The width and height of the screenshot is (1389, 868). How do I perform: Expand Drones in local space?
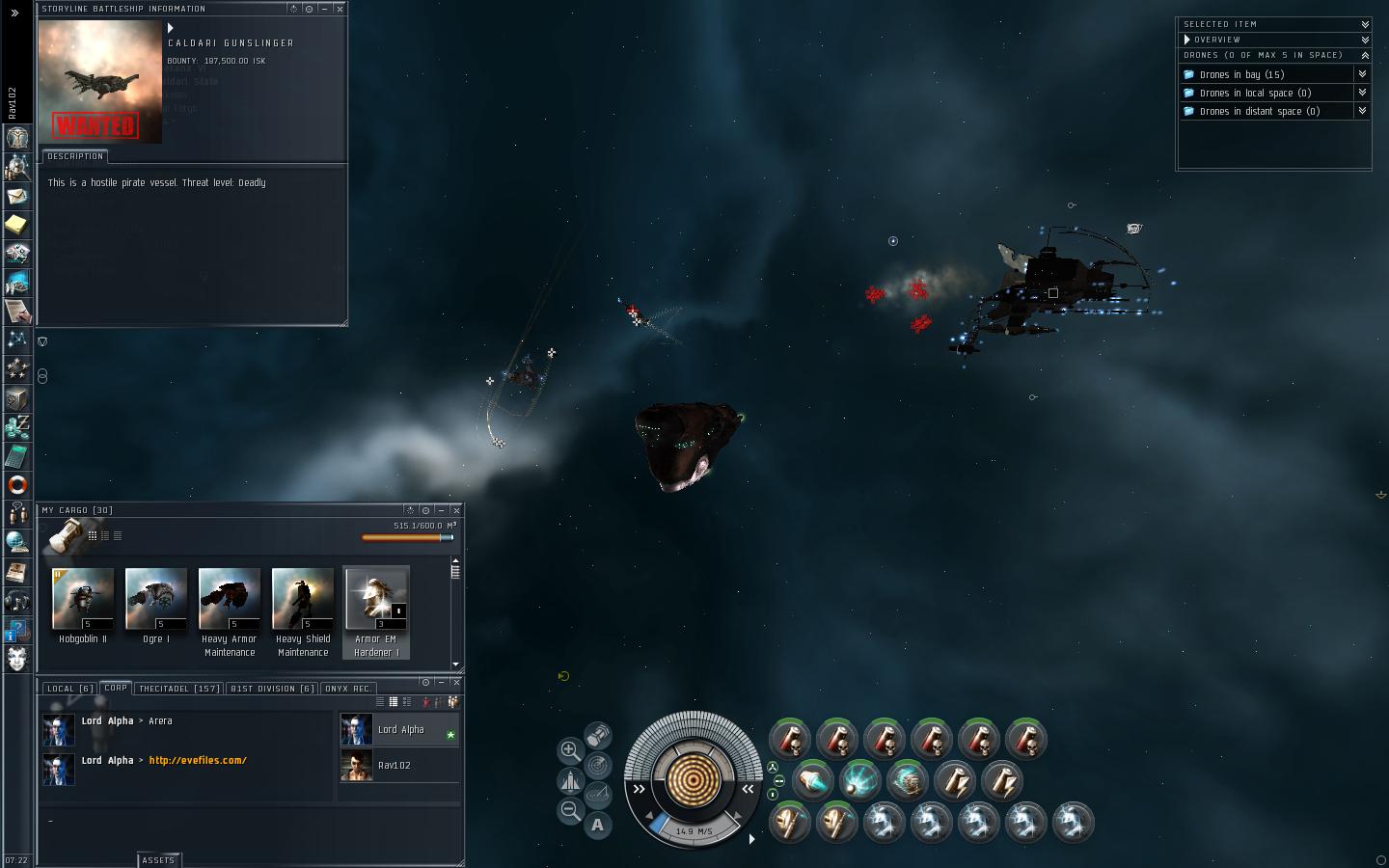[1363, 93]
